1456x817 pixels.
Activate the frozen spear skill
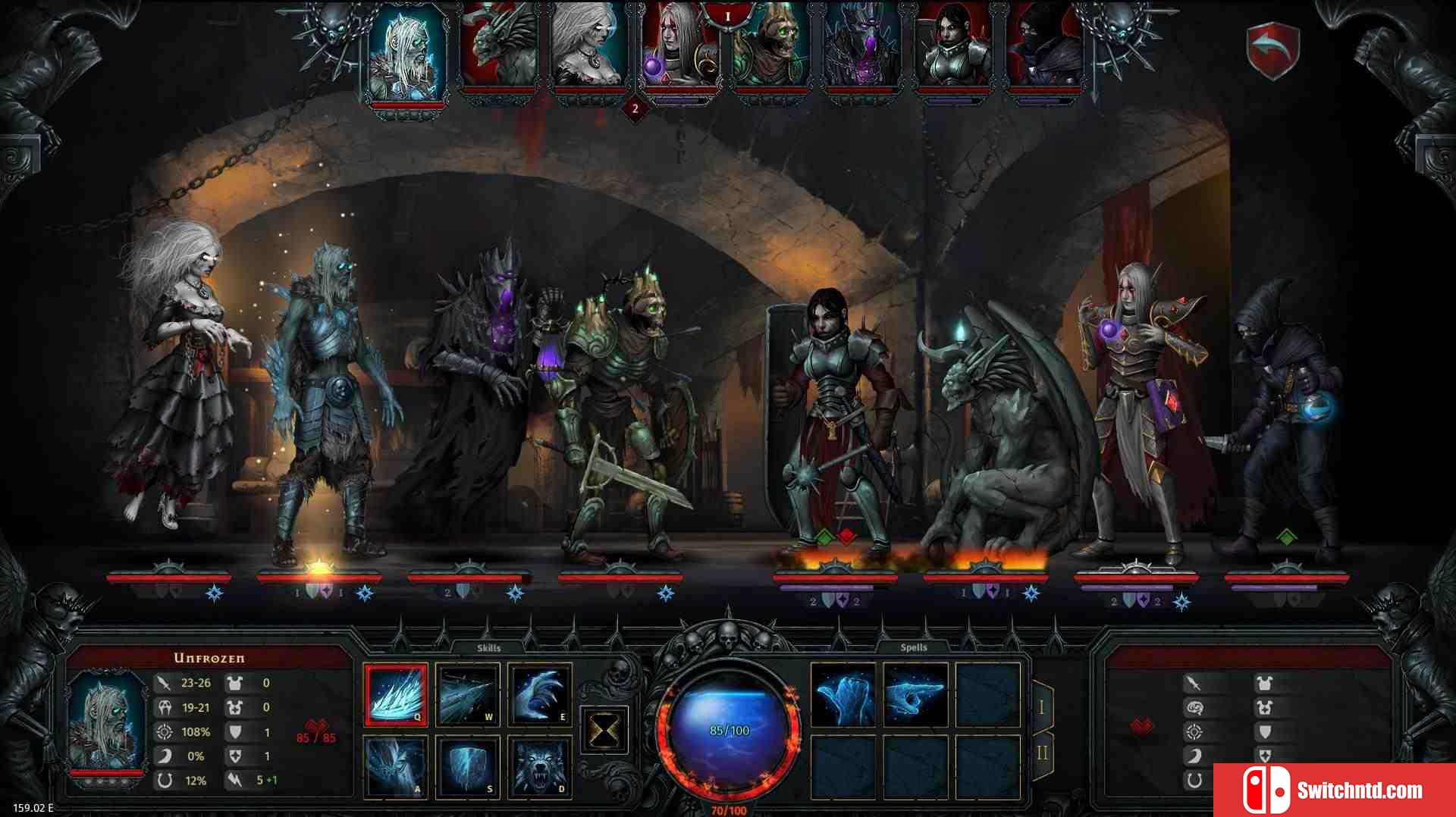468,694
